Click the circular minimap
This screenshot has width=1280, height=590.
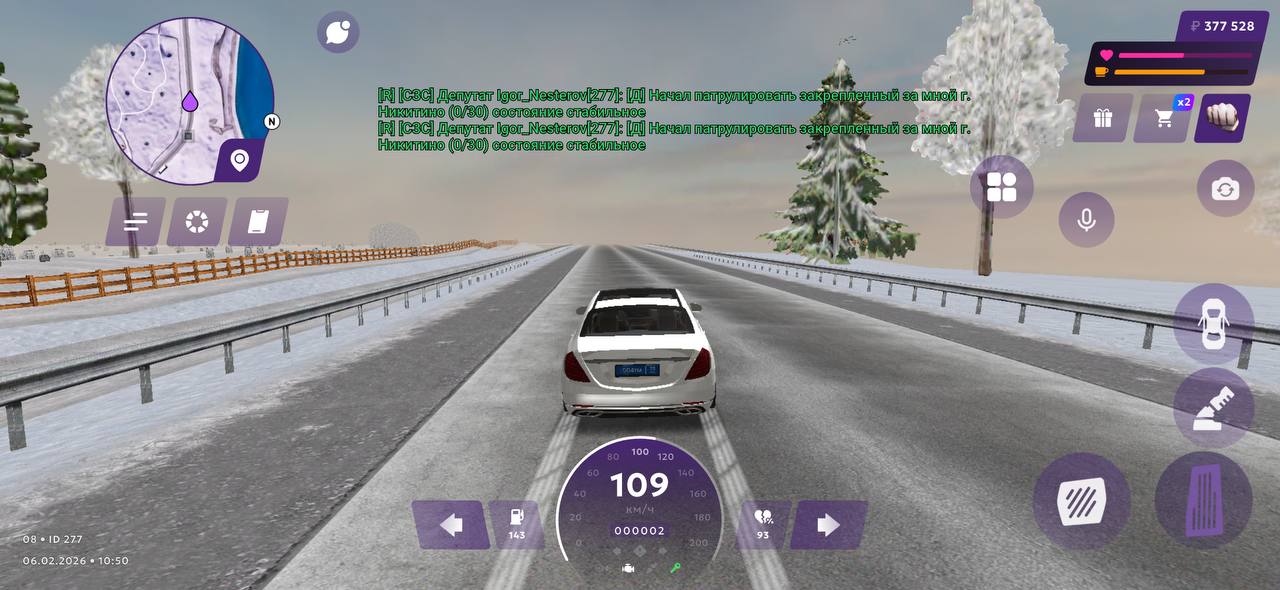pos(188,100)
